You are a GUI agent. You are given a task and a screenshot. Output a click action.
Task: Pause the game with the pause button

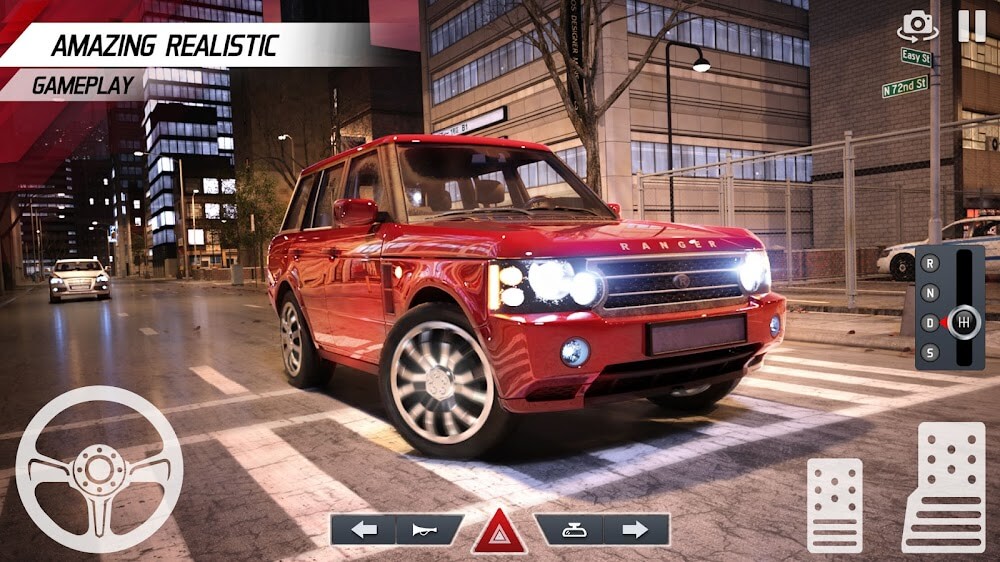[x=971, y=25]
